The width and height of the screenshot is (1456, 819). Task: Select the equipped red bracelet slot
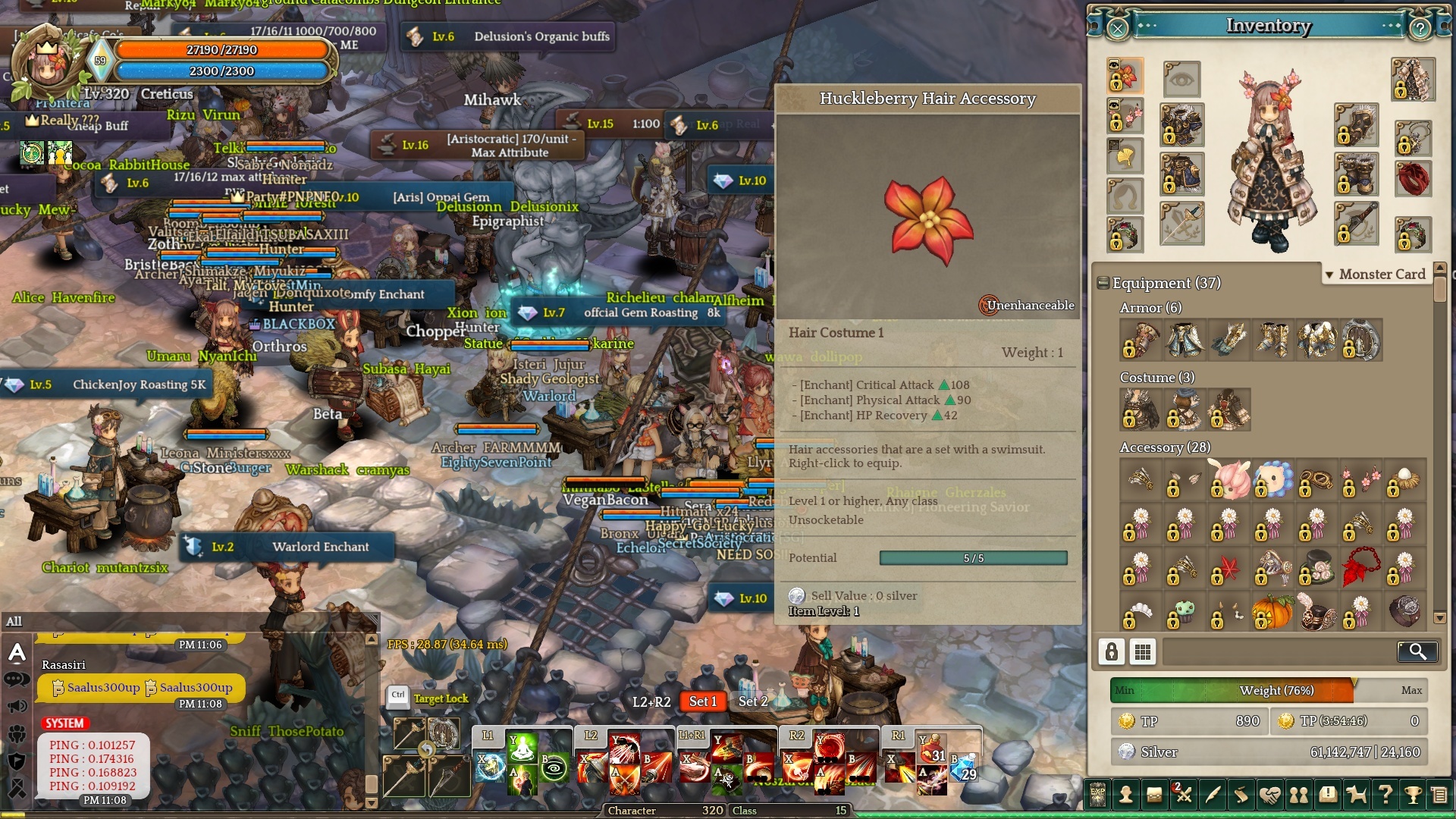click(x=1413, y=177)
